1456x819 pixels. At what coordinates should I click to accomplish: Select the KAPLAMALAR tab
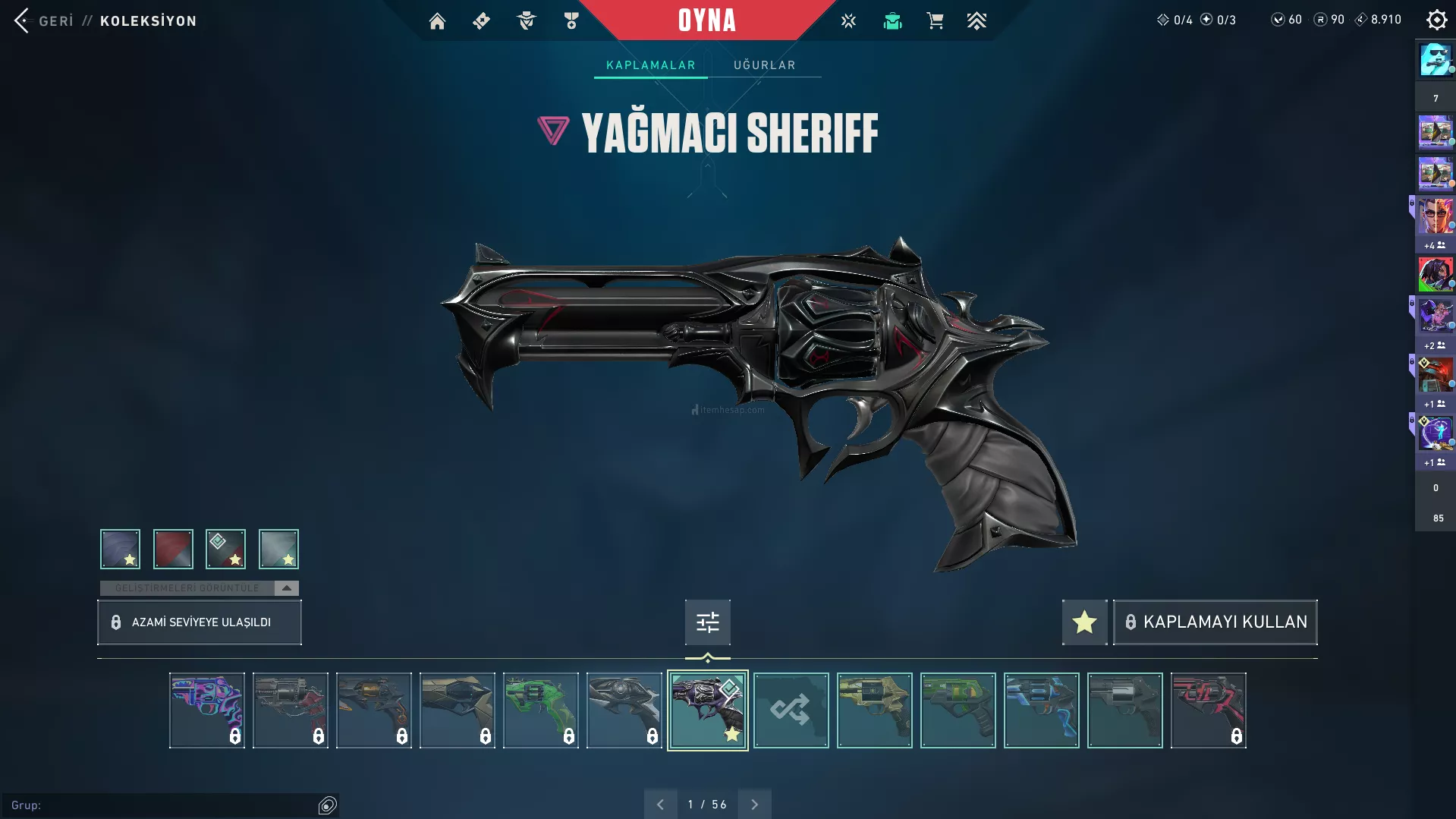(650, 65)
